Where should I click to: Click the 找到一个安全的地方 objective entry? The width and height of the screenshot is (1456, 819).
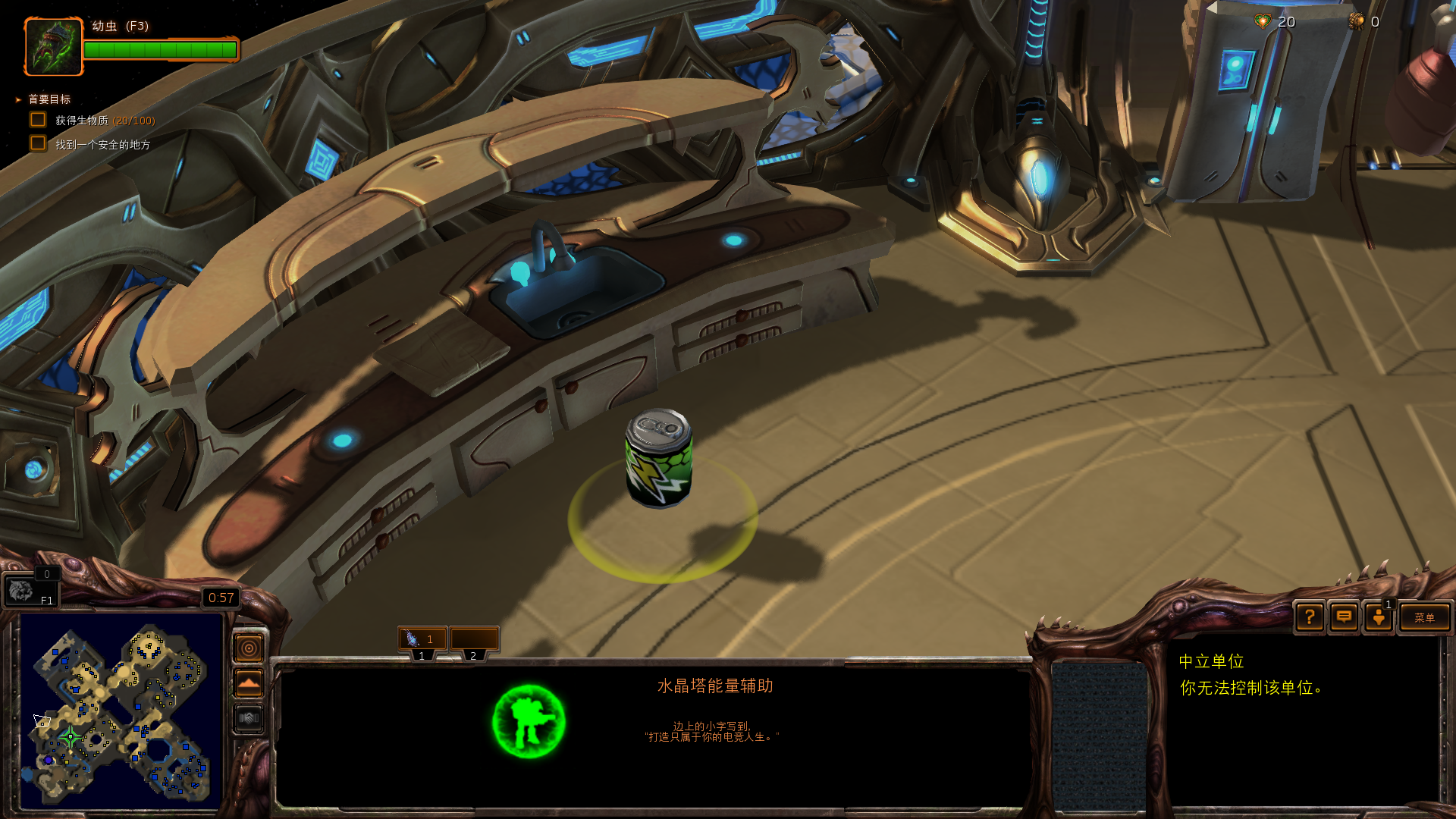102,144
